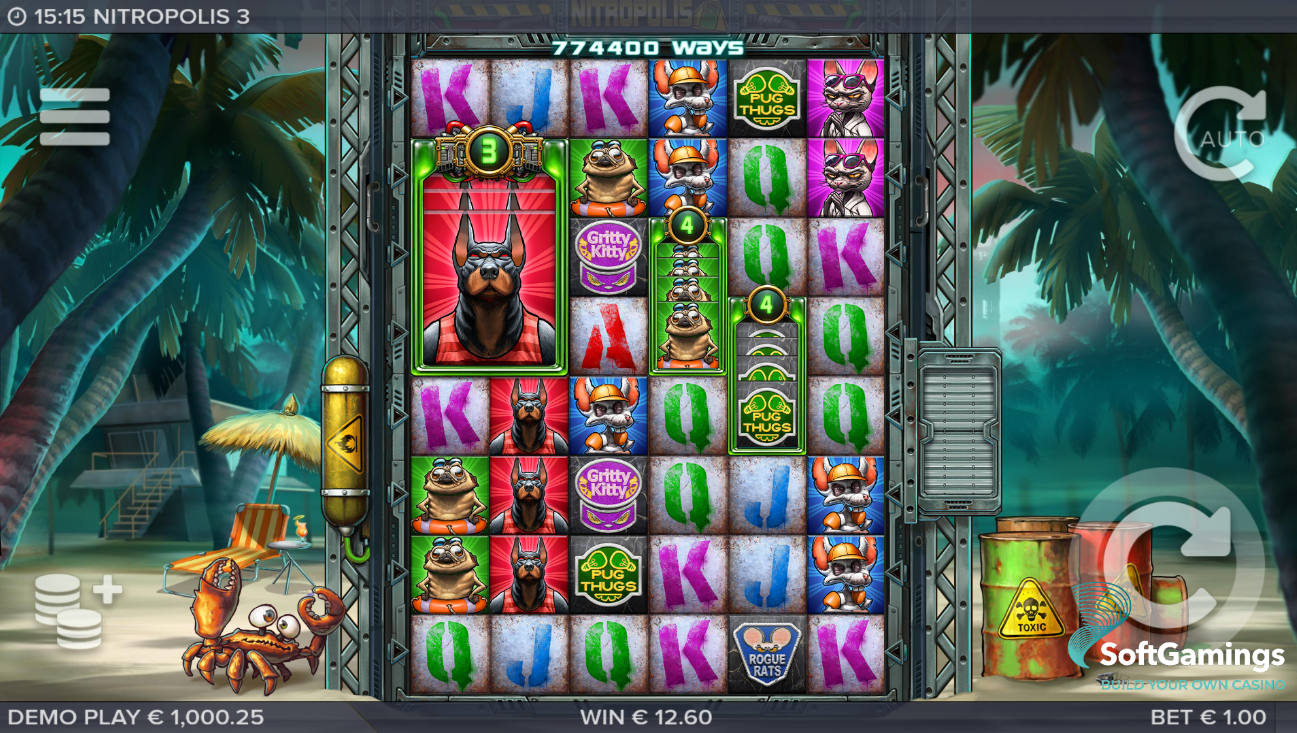The image size is (1297, 733).
Task: Click WIN € 12.60 display
Action: (648, 717)
